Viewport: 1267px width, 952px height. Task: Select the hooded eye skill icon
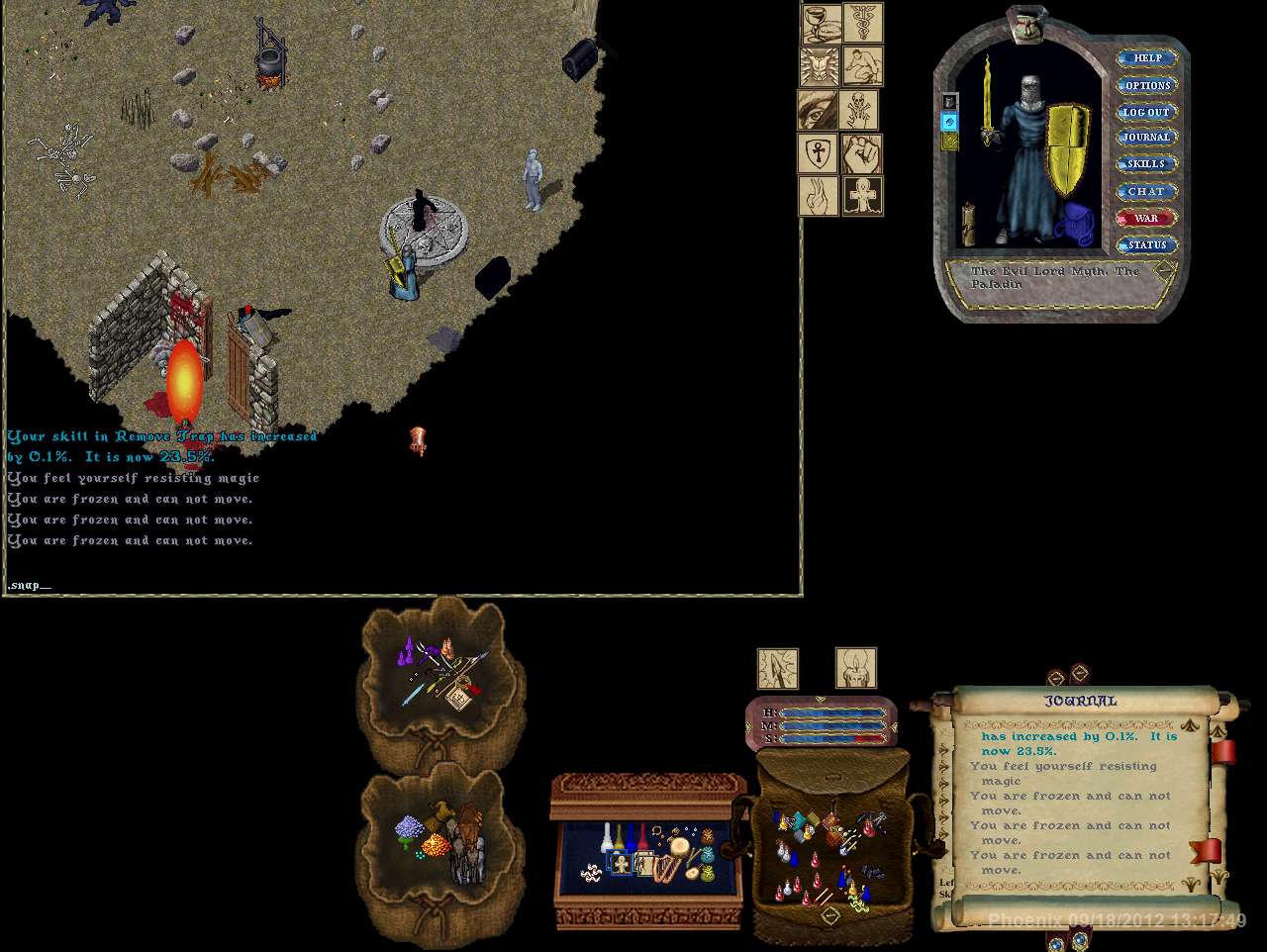[818, 110]
